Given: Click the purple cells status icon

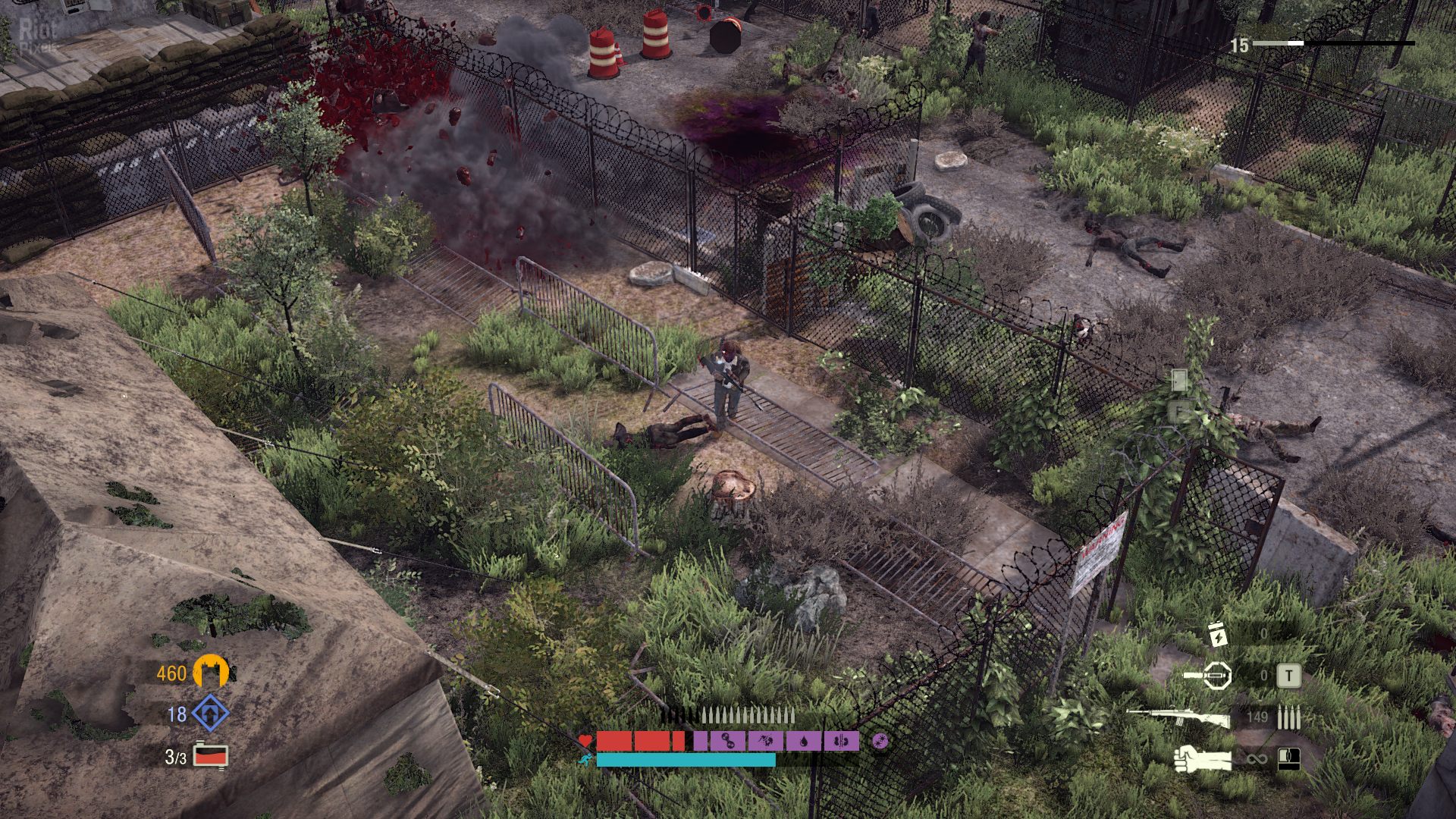Looking at the screenshot, I should tap(730, 741).
